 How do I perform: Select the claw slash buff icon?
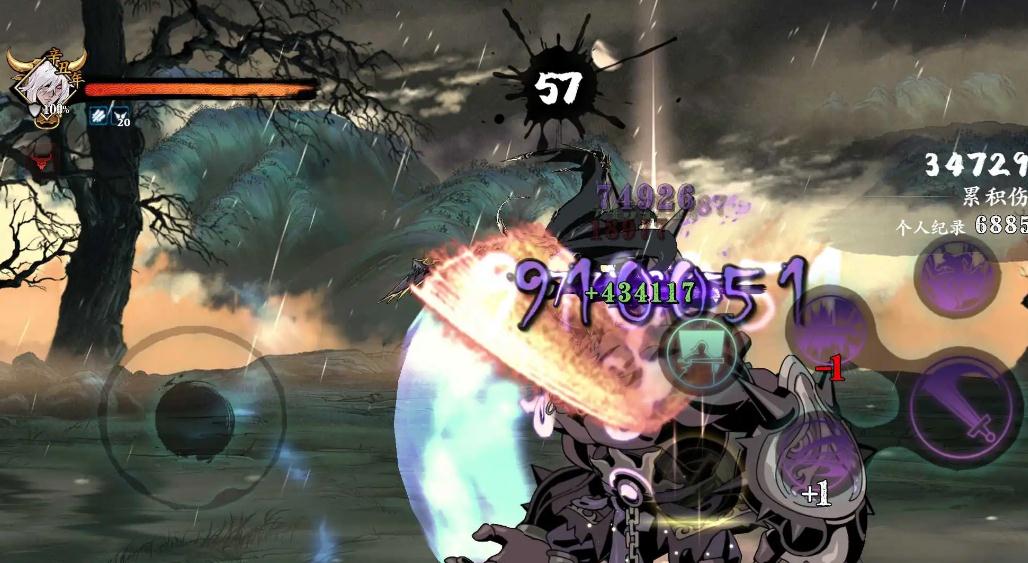[x=97, y=116]
